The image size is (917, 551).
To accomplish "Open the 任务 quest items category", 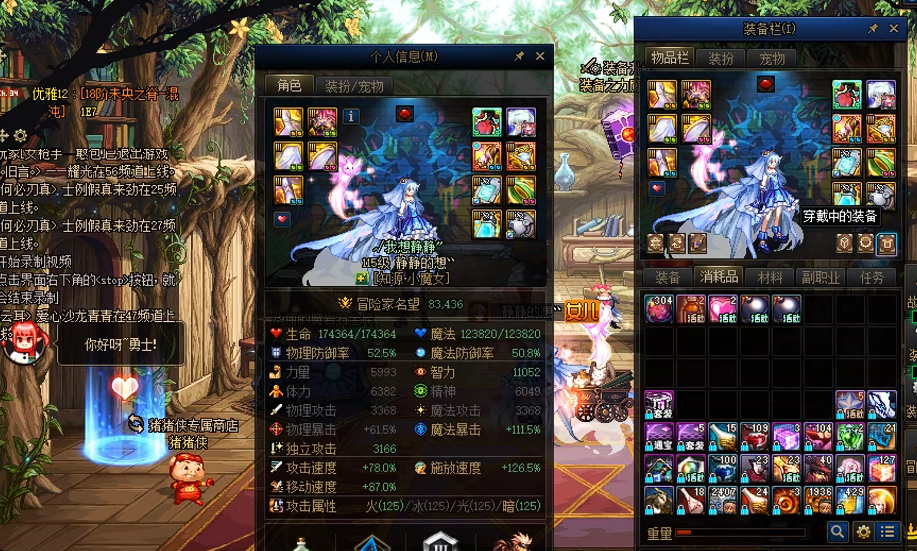I will coord(871,278).
